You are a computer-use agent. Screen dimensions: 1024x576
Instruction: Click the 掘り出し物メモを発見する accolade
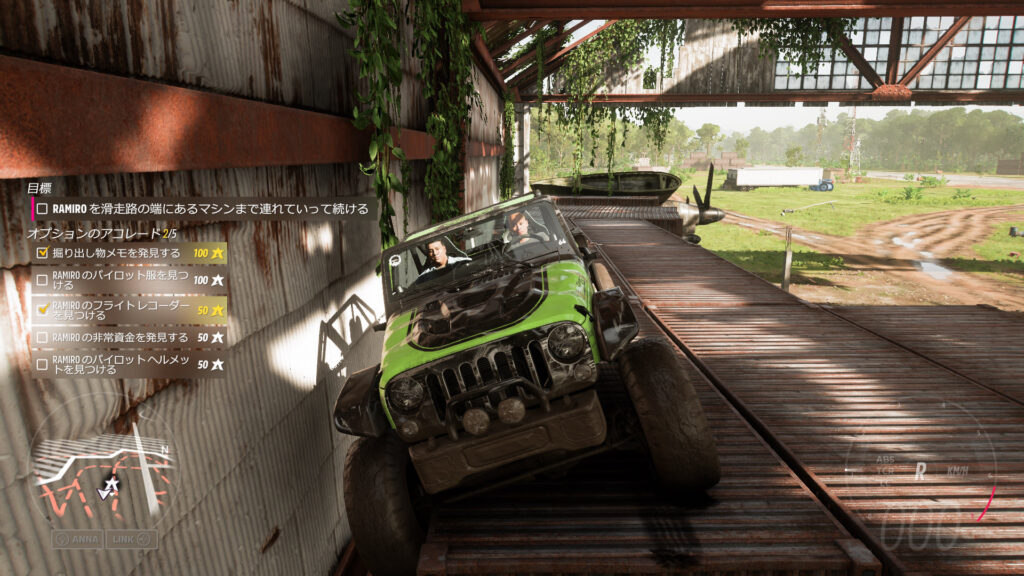point(128,253)
